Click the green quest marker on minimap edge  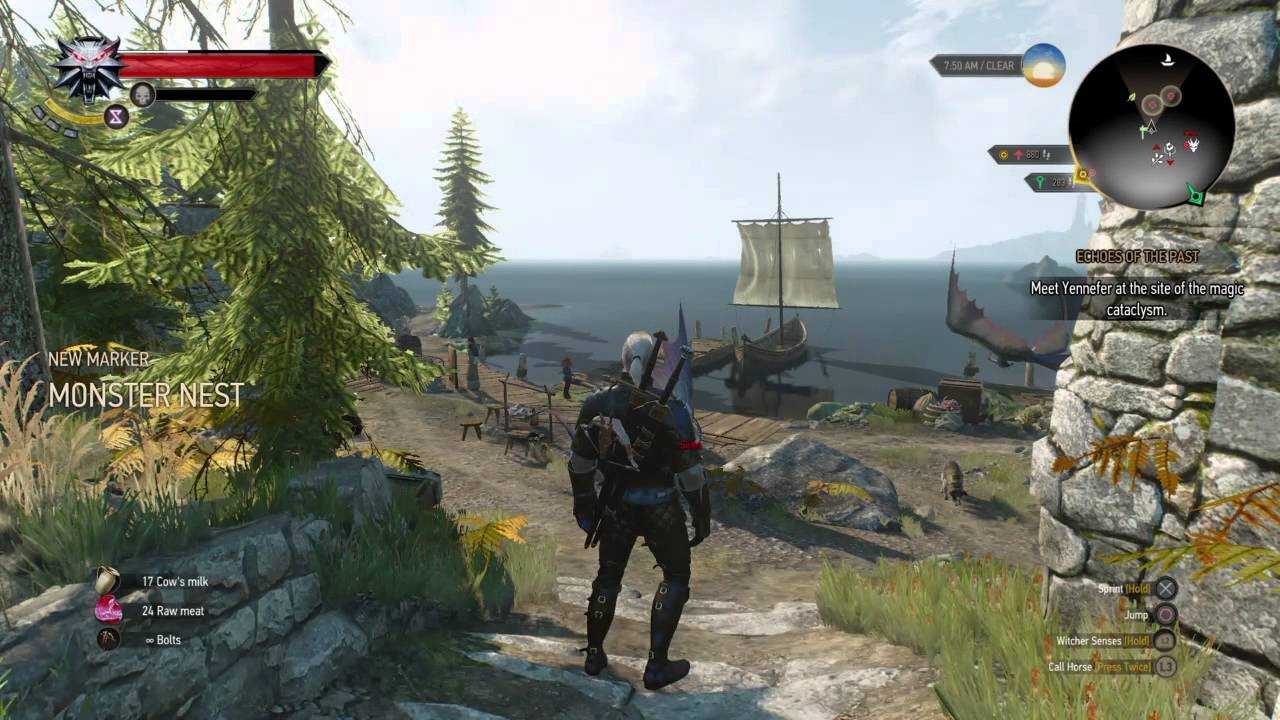tap(1195, 193)
